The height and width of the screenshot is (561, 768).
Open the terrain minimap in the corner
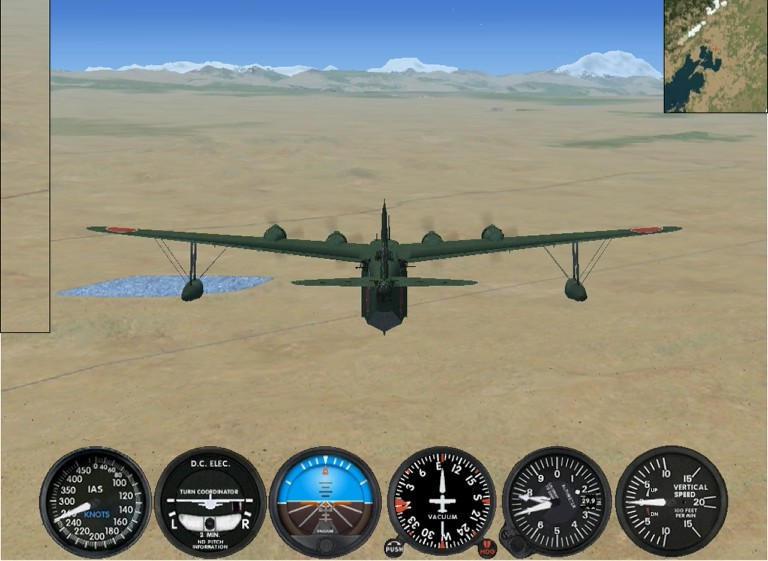tap(715, 55)
